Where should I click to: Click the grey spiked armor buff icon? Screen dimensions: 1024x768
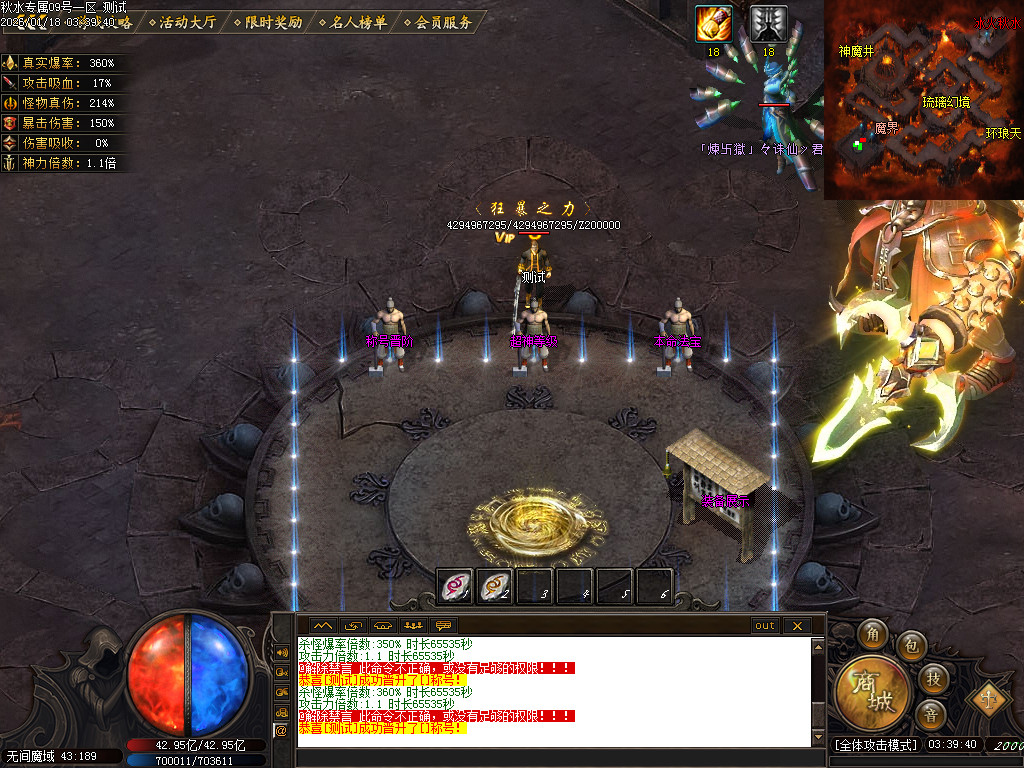point(768,24)
